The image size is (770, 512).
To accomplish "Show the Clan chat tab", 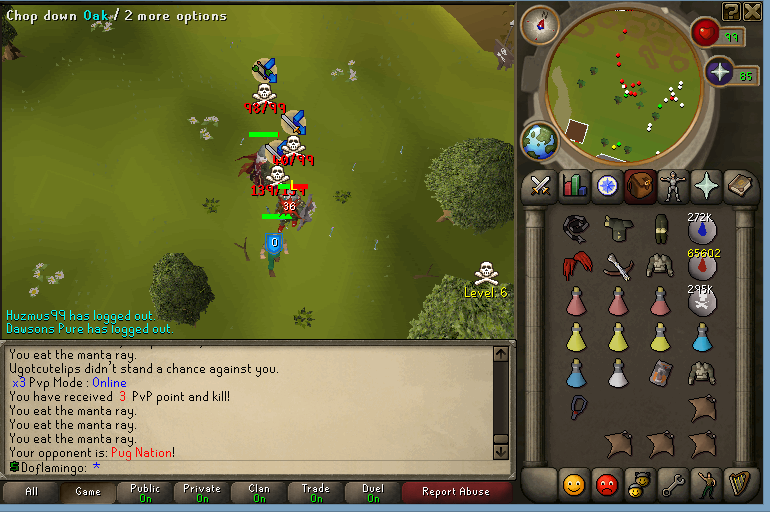I will point(259,492).
